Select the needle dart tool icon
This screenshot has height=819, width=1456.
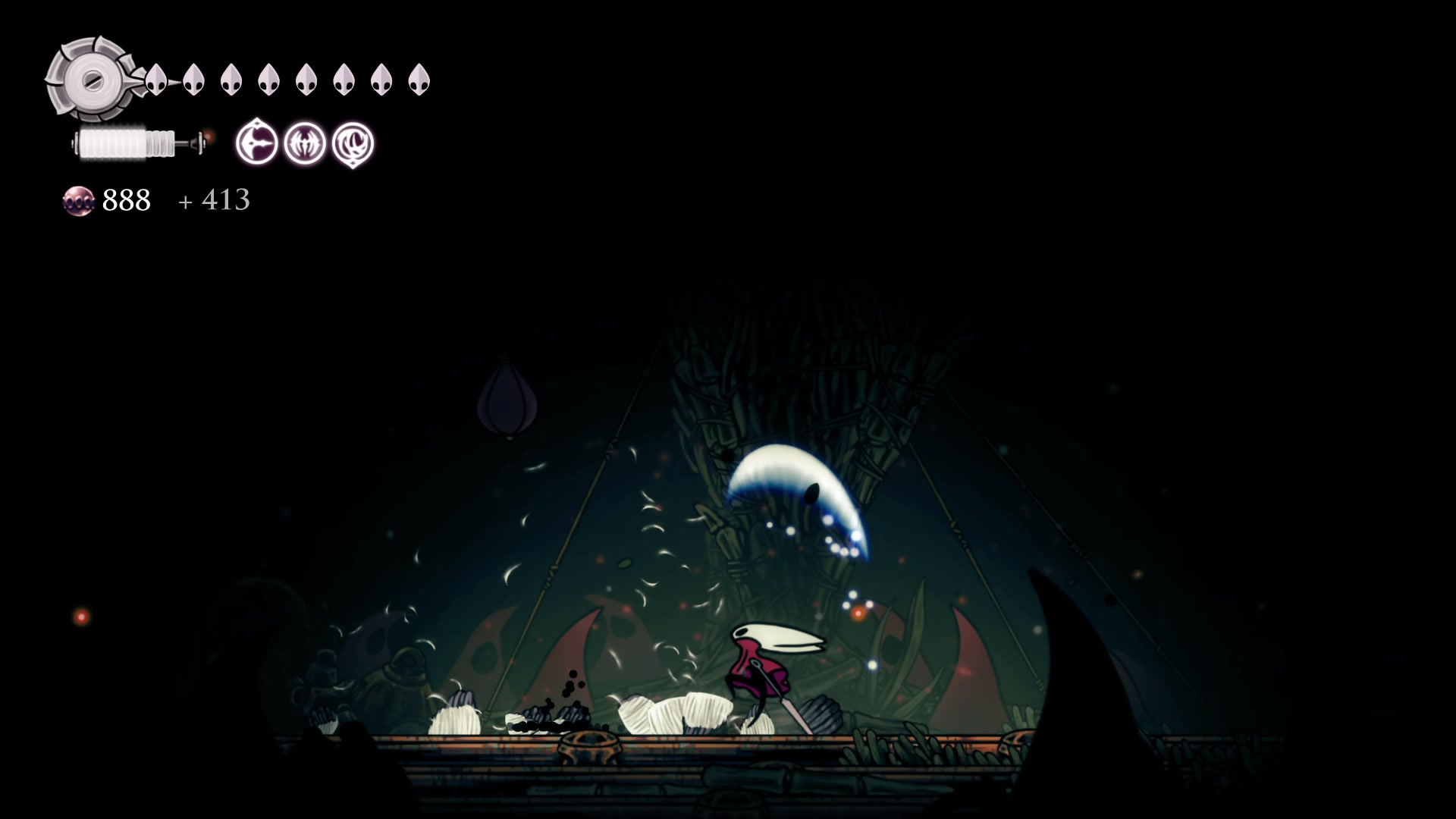pos(256,143)
